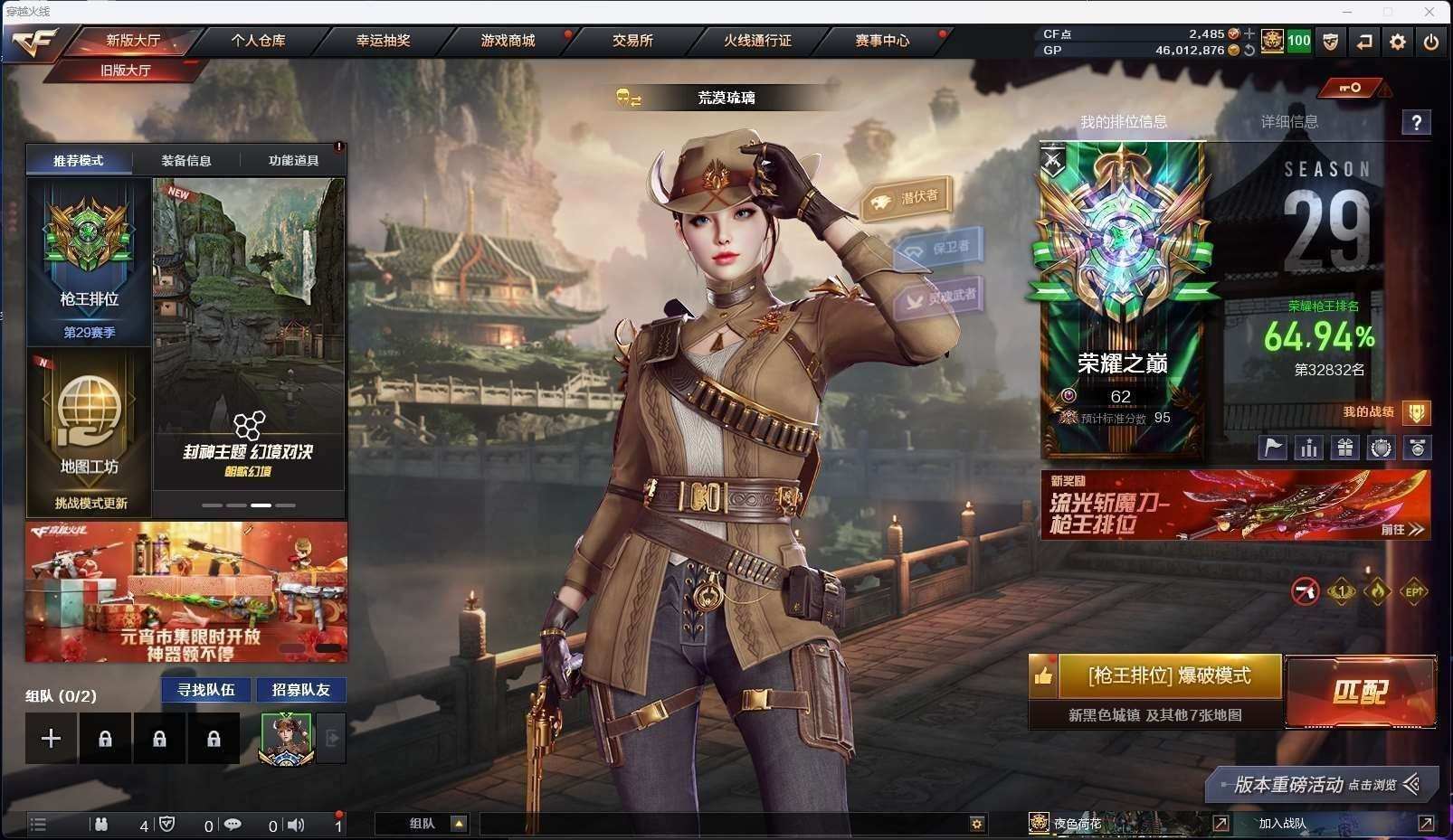Image resolution: width=1453 pixels, height=840 pixels.
Task: Click the 招募队友 recruit teammates button
Action: (301, 690)
